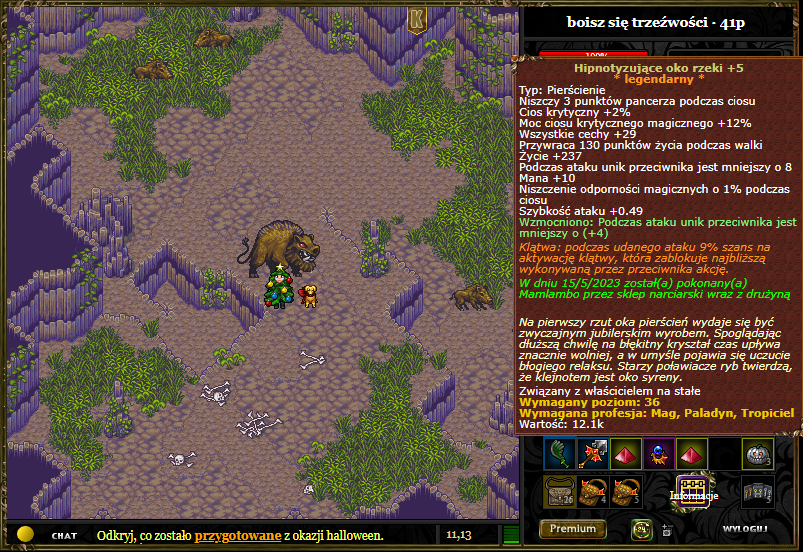Click the green signal bars indicator
803x552 pixels.
(x=511, y=535)
